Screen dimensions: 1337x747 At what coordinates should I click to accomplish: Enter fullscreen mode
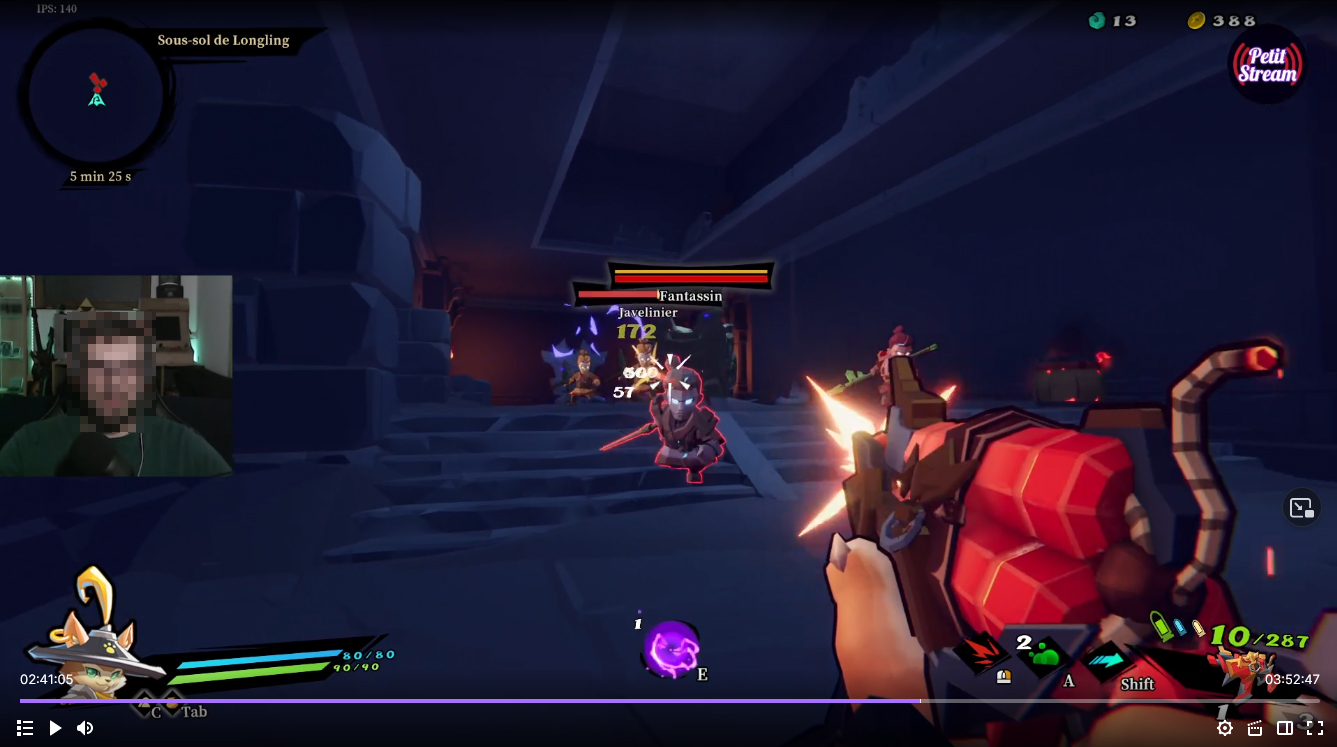1315,728
